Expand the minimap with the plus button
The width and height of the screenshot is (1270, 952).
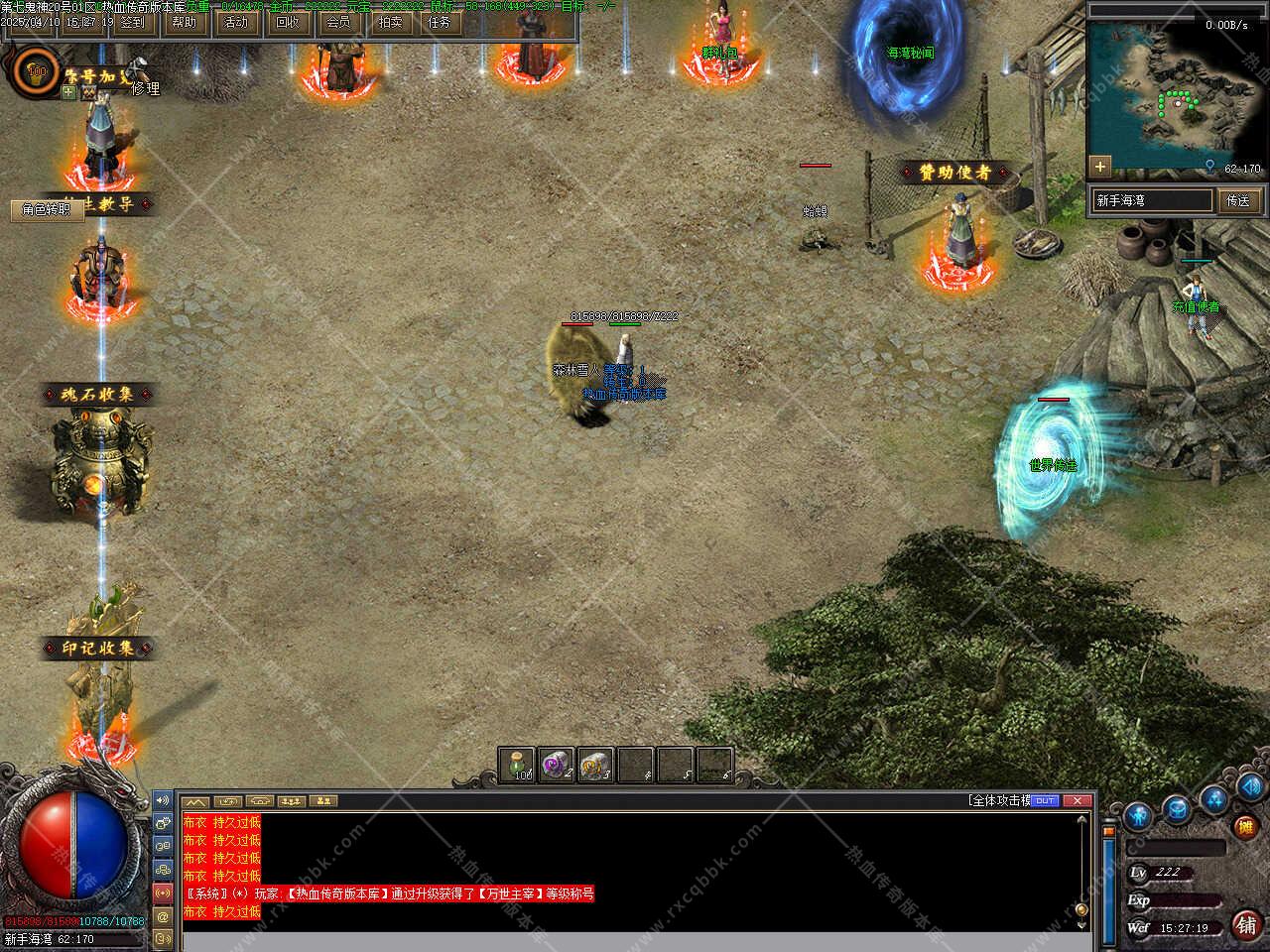pos(1099,166)
